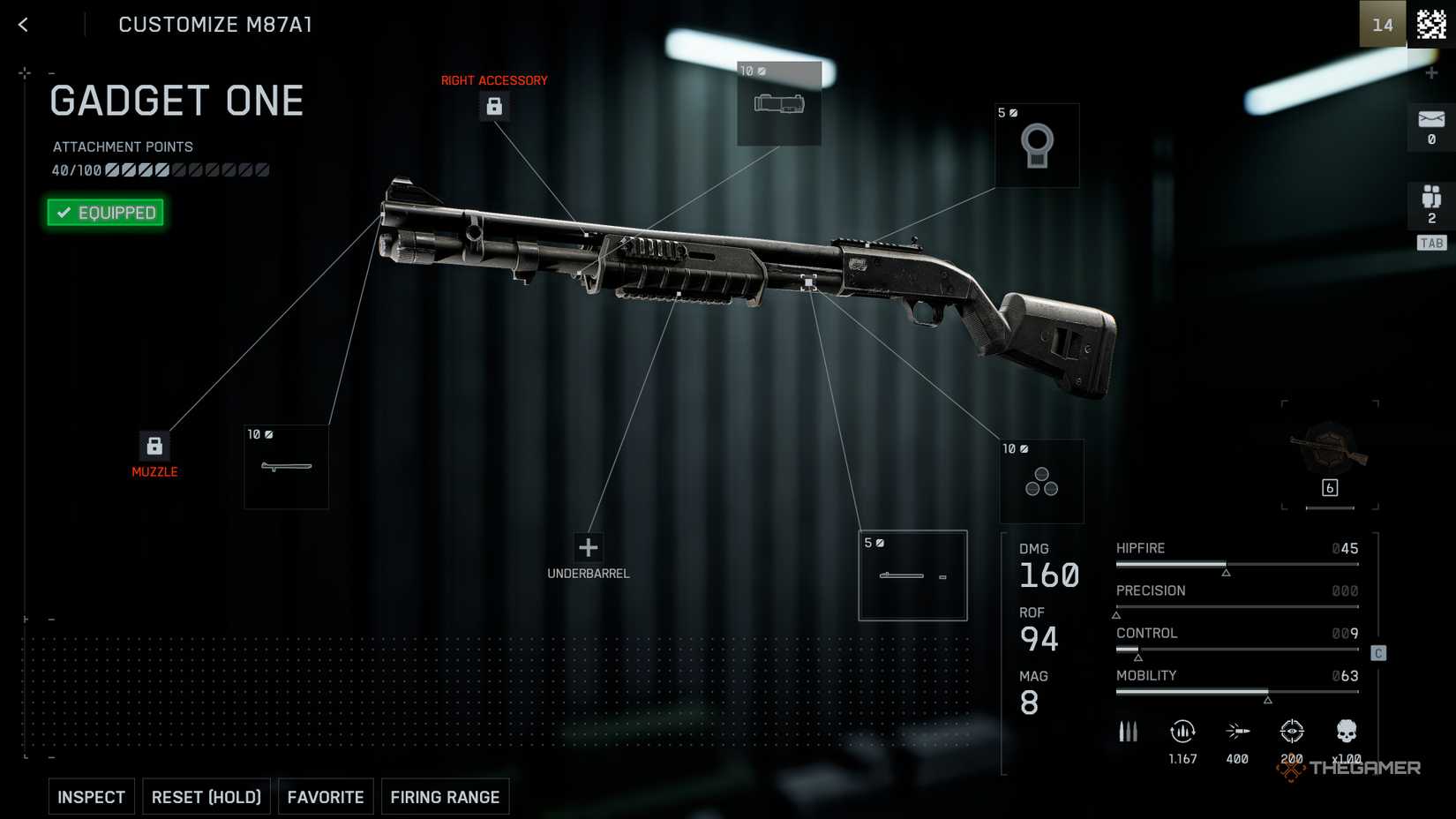This screenshot has height=819, width=1456.
Task: Open the ammunition type slot with three shells
Action: 1041,482
